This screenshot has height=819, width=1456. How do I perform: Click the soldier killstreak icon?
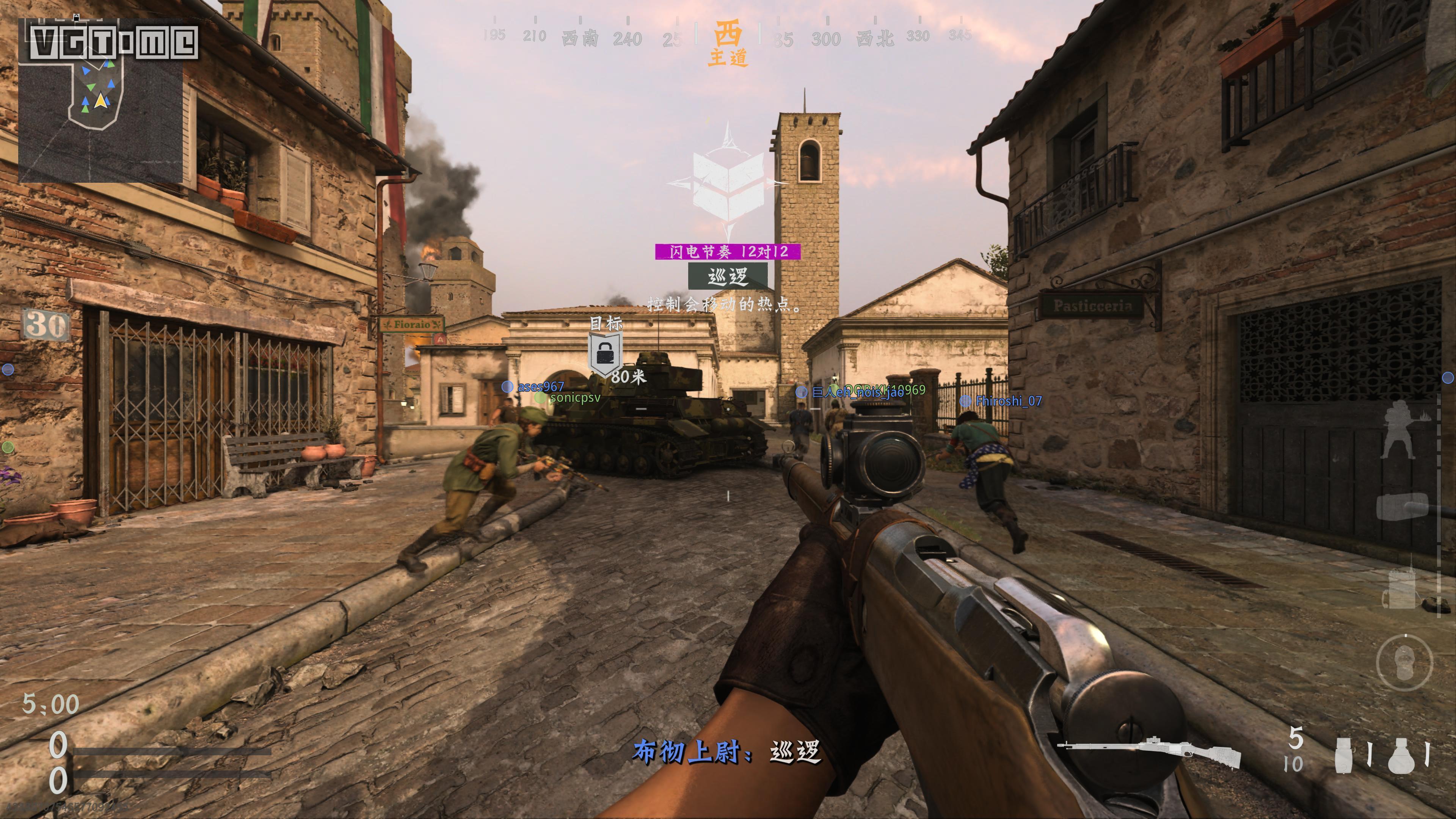(x=1400, y=430)
